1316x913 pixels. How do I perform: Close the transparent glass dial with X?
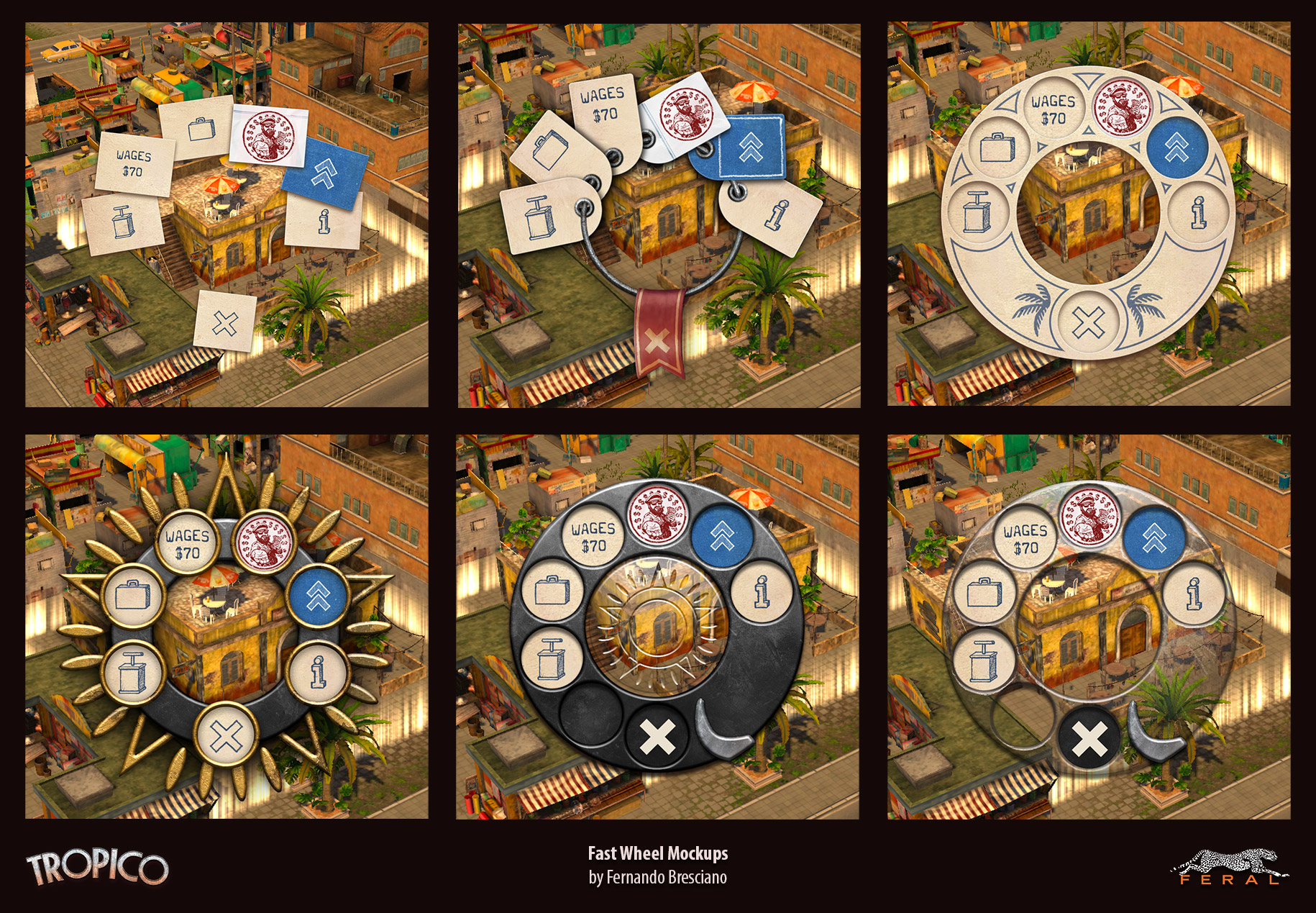[x=1089, y=739]
